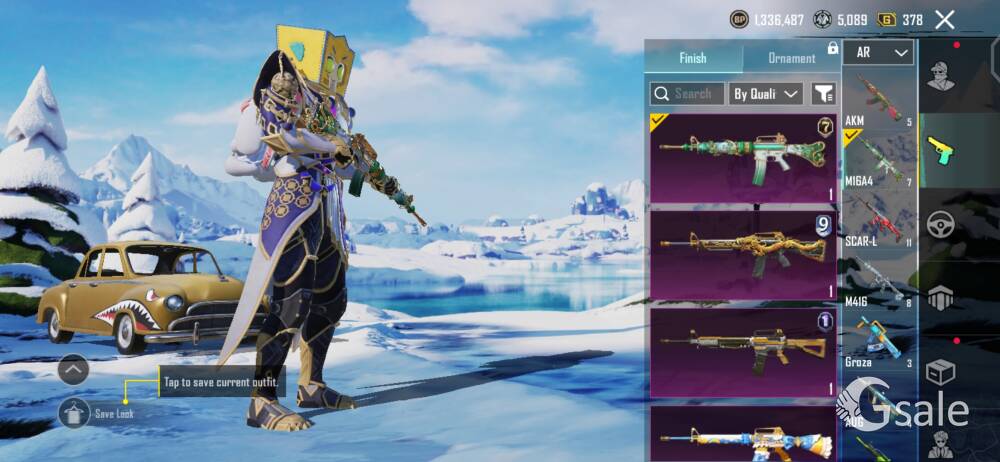This screenshot has height=462, width=1000.
Task: Save the current look with Save Look
Action: pos(75,412)
